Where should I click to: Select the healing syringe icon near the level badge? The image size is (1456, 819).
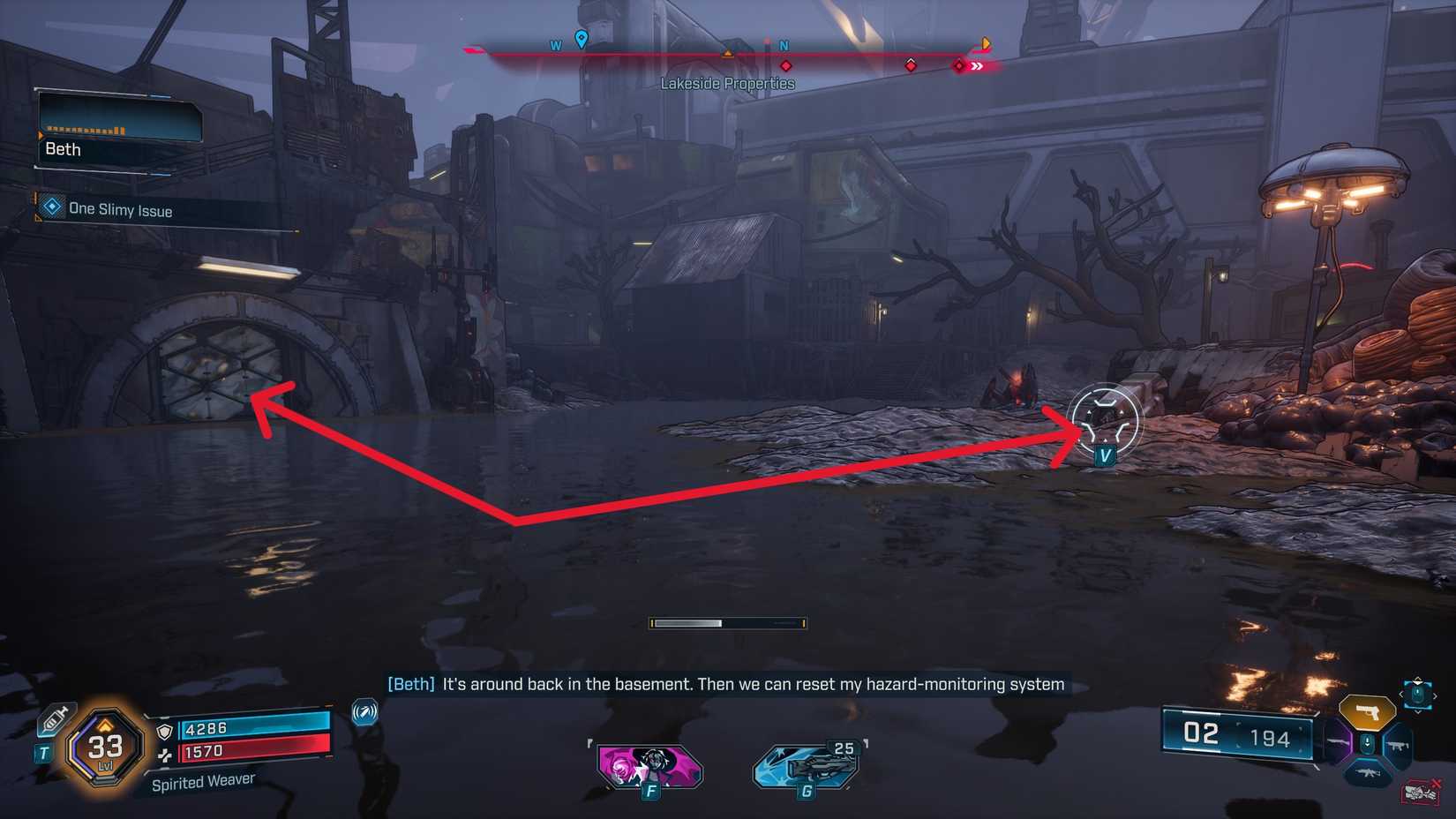[56, 719]
